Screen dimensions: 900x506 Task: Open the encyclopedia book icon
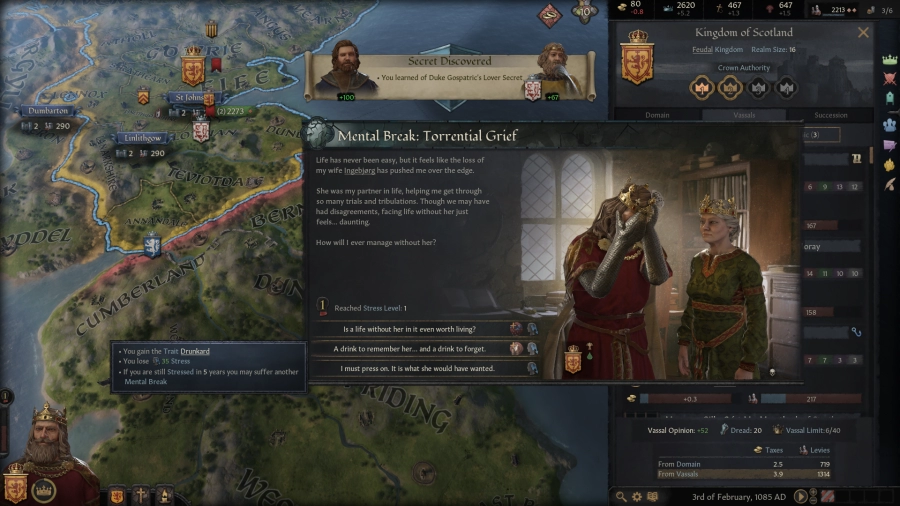tap(653, 496)
